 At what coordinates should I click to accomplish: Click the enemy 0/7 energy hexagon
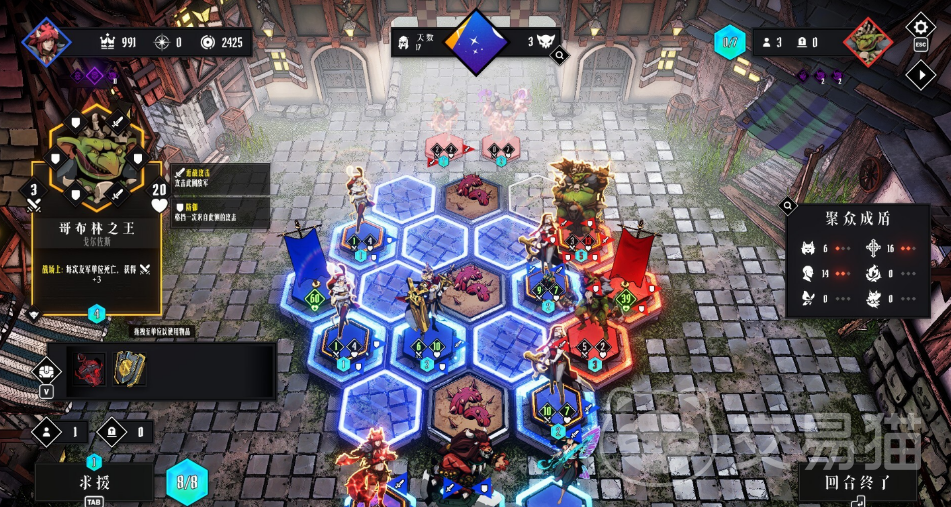(729, 42)
